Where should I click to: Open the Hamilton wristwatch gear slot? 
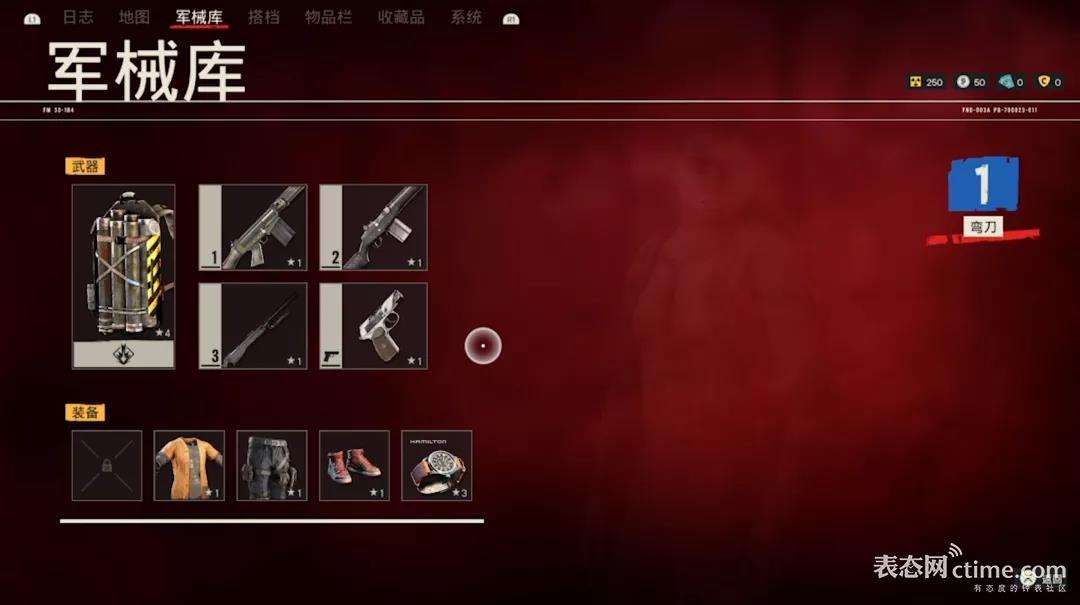pyautogui.click(x=437, y=465)
